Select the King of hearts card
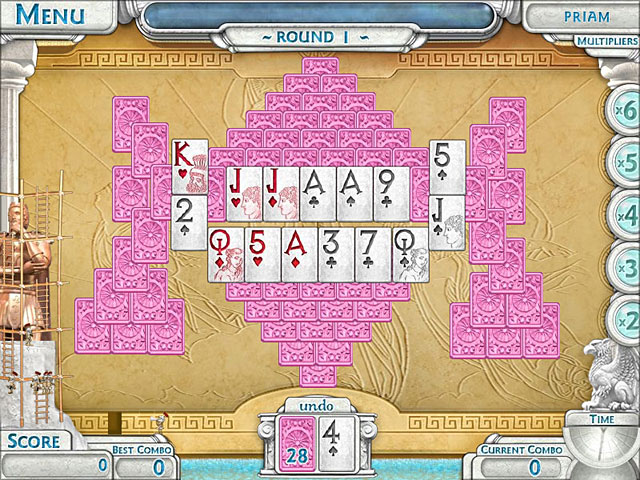The width and height of the screenshot is (640, 480). click(x=189, y=167)
